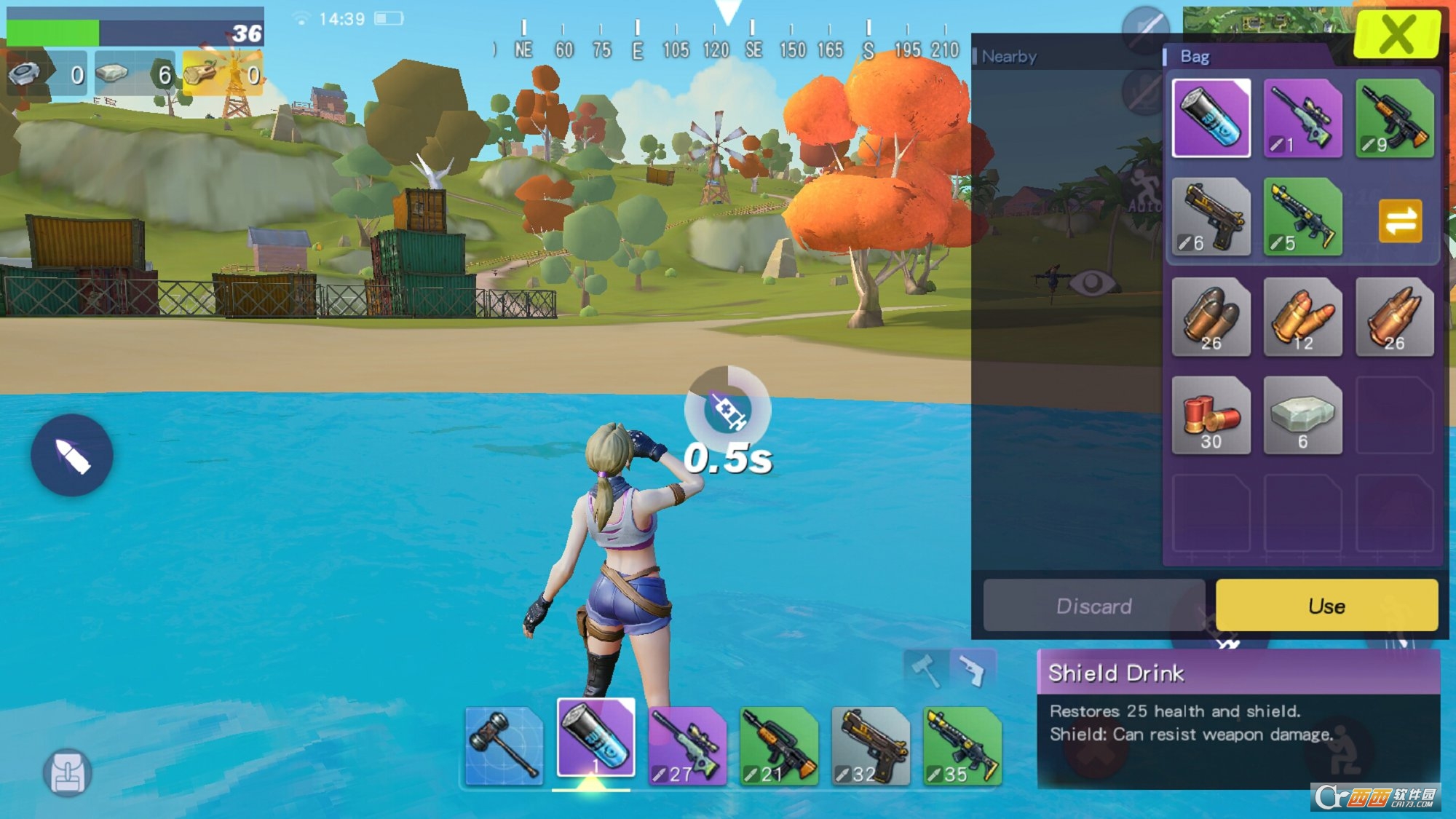Choose the hotbar sniper rifle with 27 ammo
The height and width of the screenshot is (819, 1456).
coord(687,745)
